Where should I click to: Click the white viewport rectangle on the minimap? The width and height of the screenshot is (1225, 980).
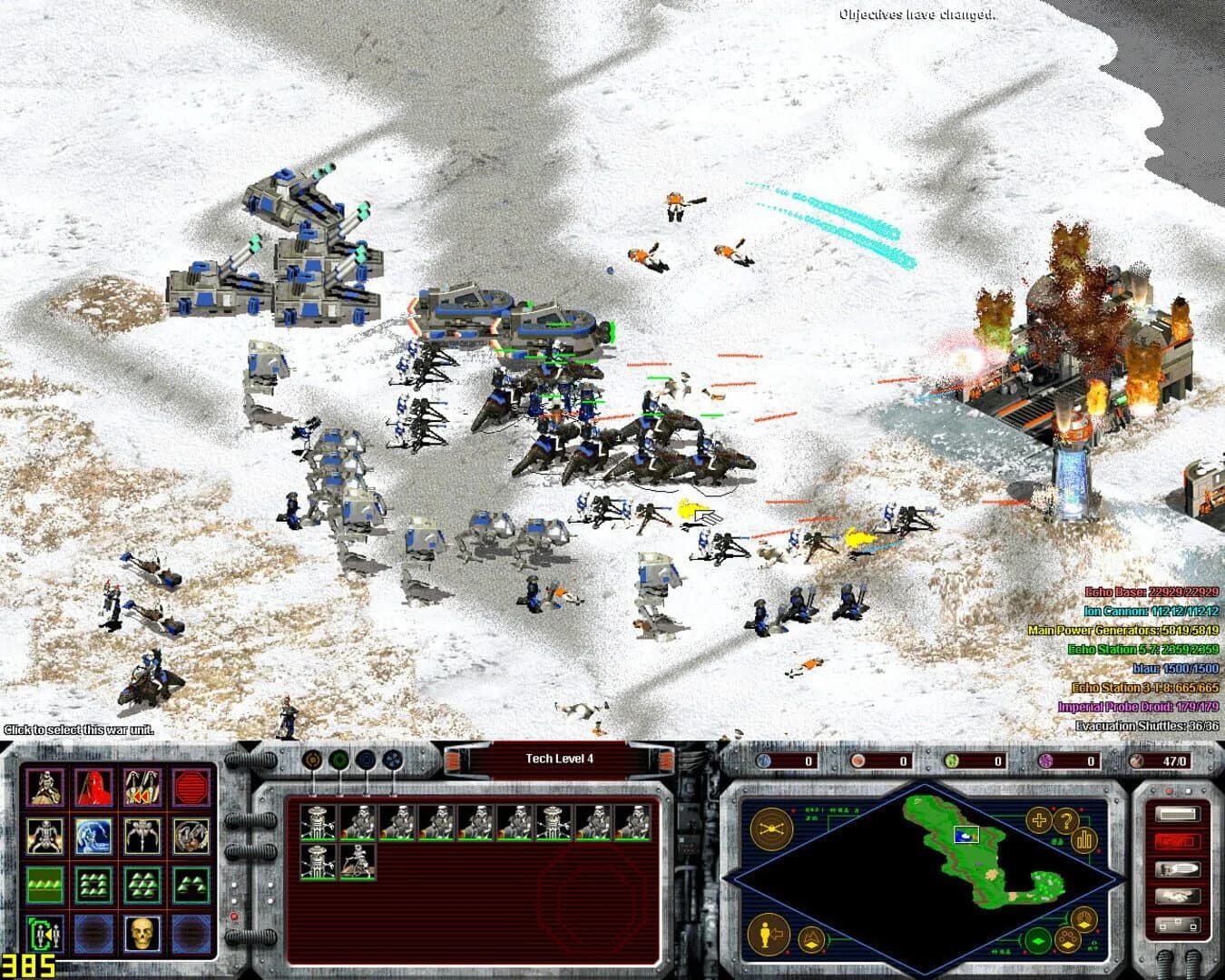click(965, 835)
